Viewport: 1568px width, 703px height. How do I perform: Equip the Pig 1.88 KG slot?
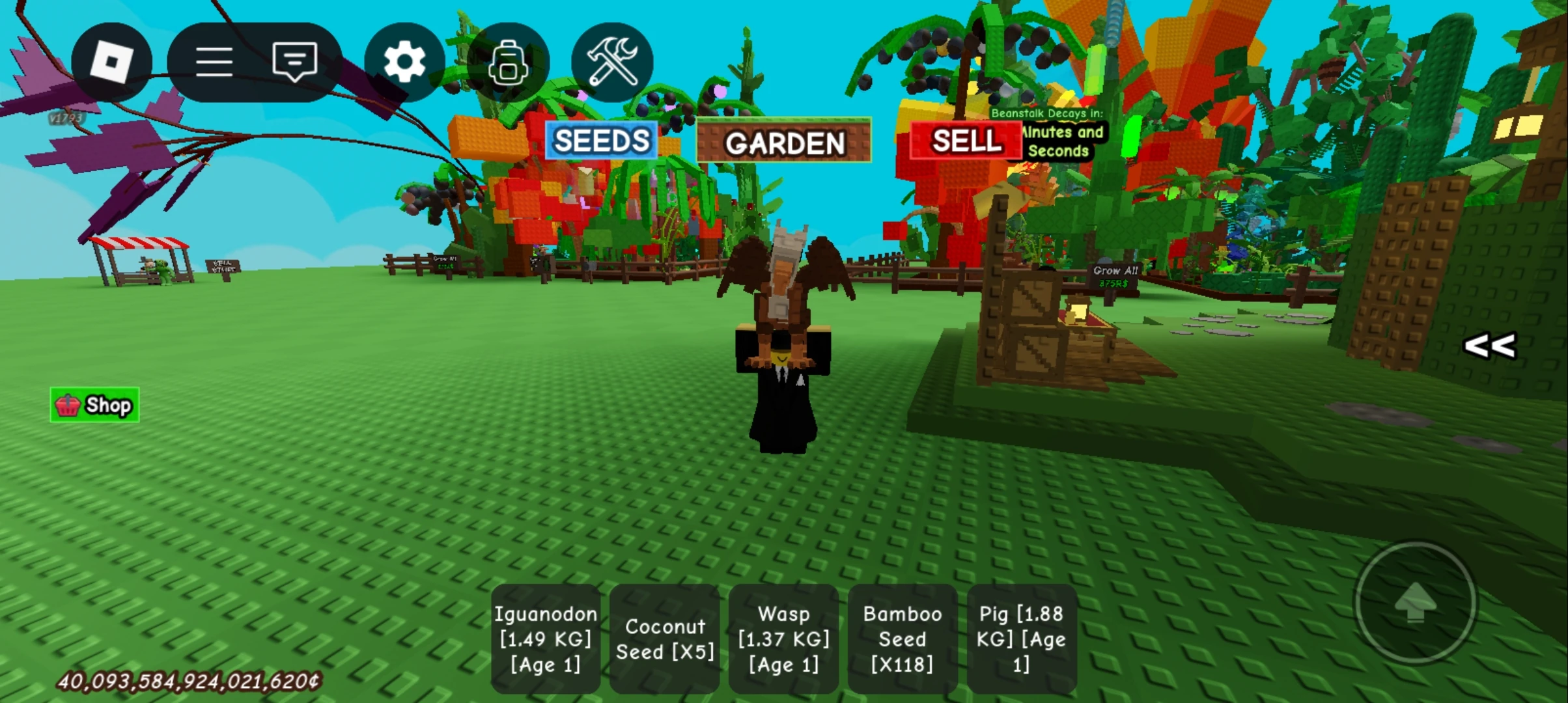click(x=1022, y=639)
